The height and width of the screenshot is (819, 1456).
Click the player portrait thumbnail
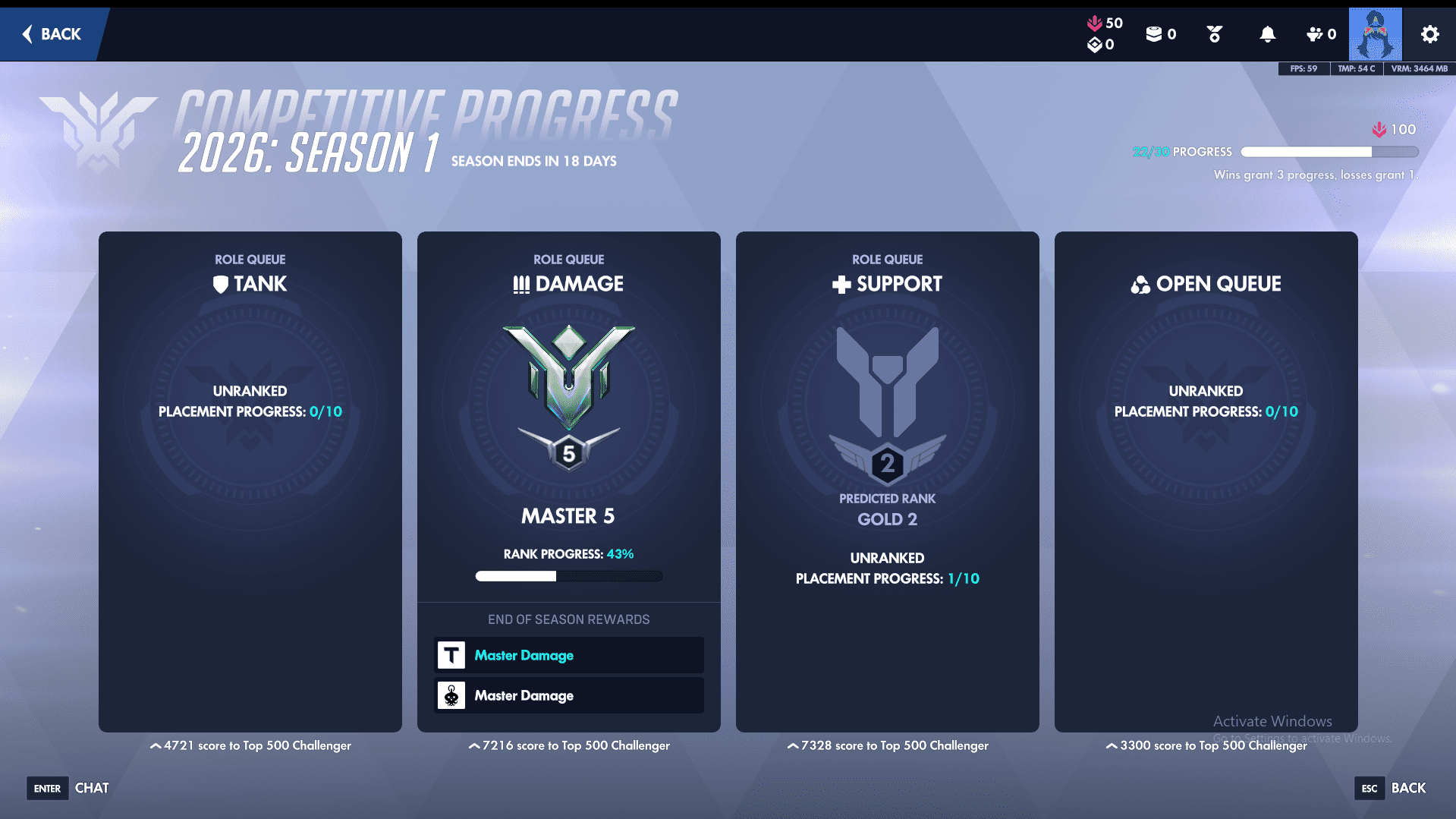click(x=1376, y=34)
